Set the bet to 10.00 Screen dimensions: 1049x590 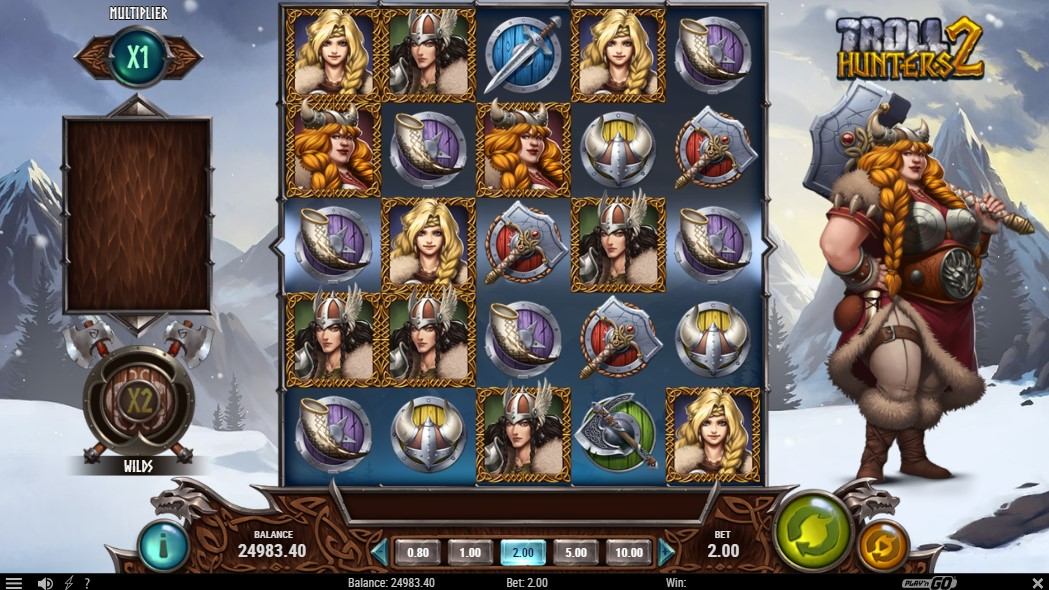[628, 552]
